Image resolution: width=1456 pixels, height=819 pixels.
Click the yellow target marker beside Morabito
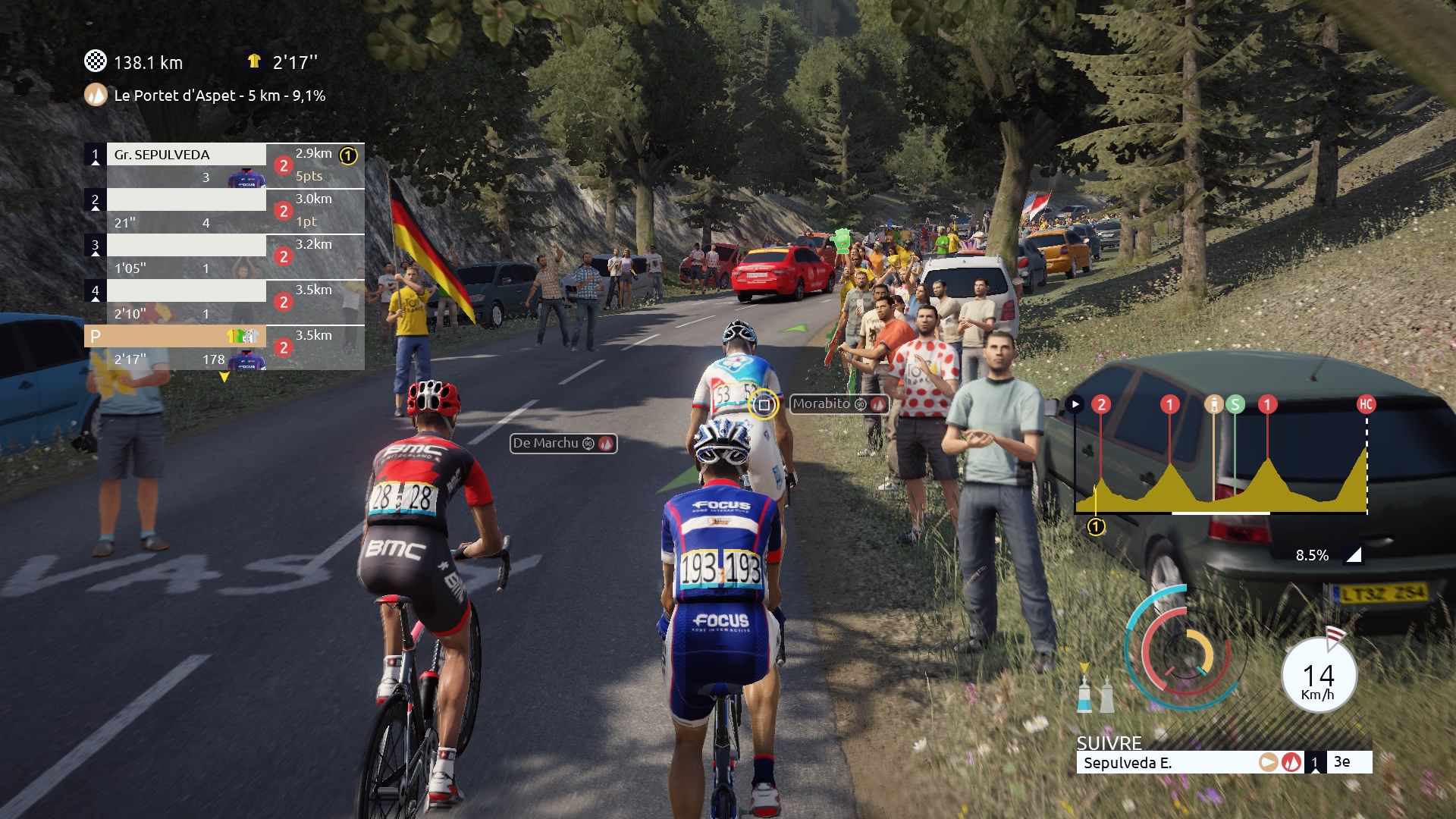click(764, 405)
